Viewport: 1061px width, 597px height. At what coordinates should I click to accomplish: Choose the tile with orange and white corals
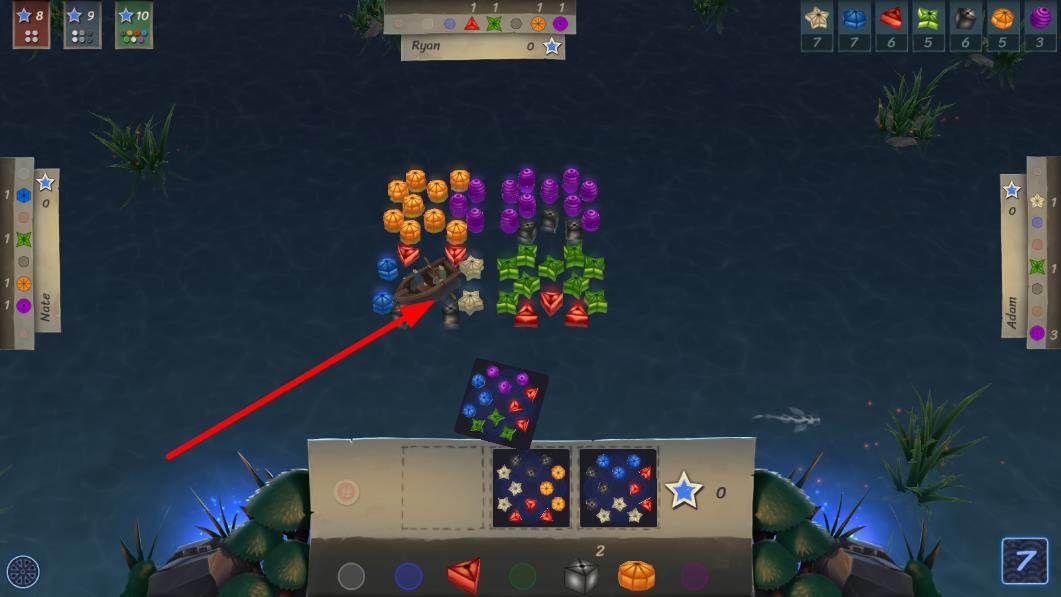click(x=531, y=487)
